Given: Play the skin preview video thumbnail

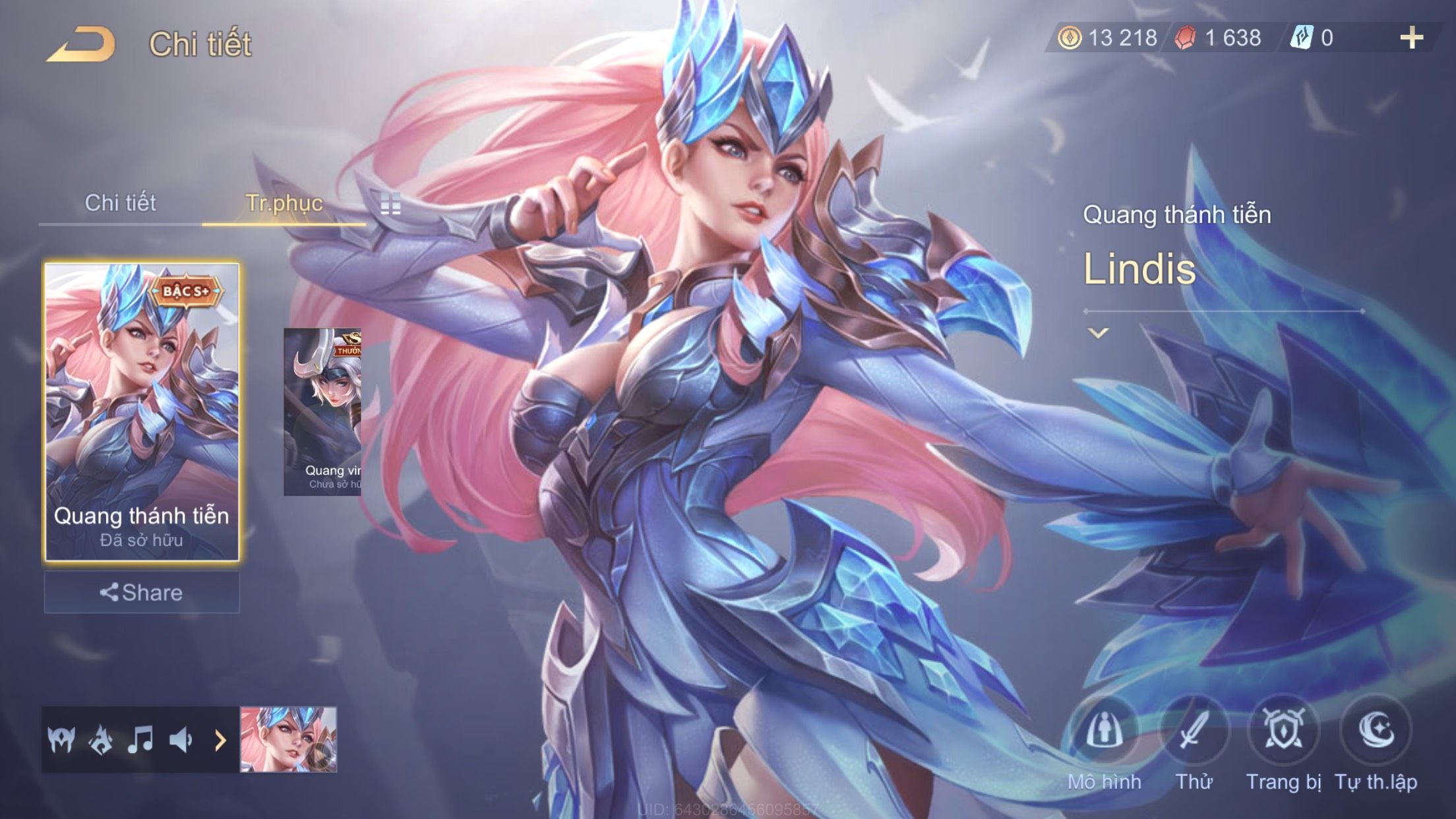Looking at the screenshot, I should tap(288, 740).
